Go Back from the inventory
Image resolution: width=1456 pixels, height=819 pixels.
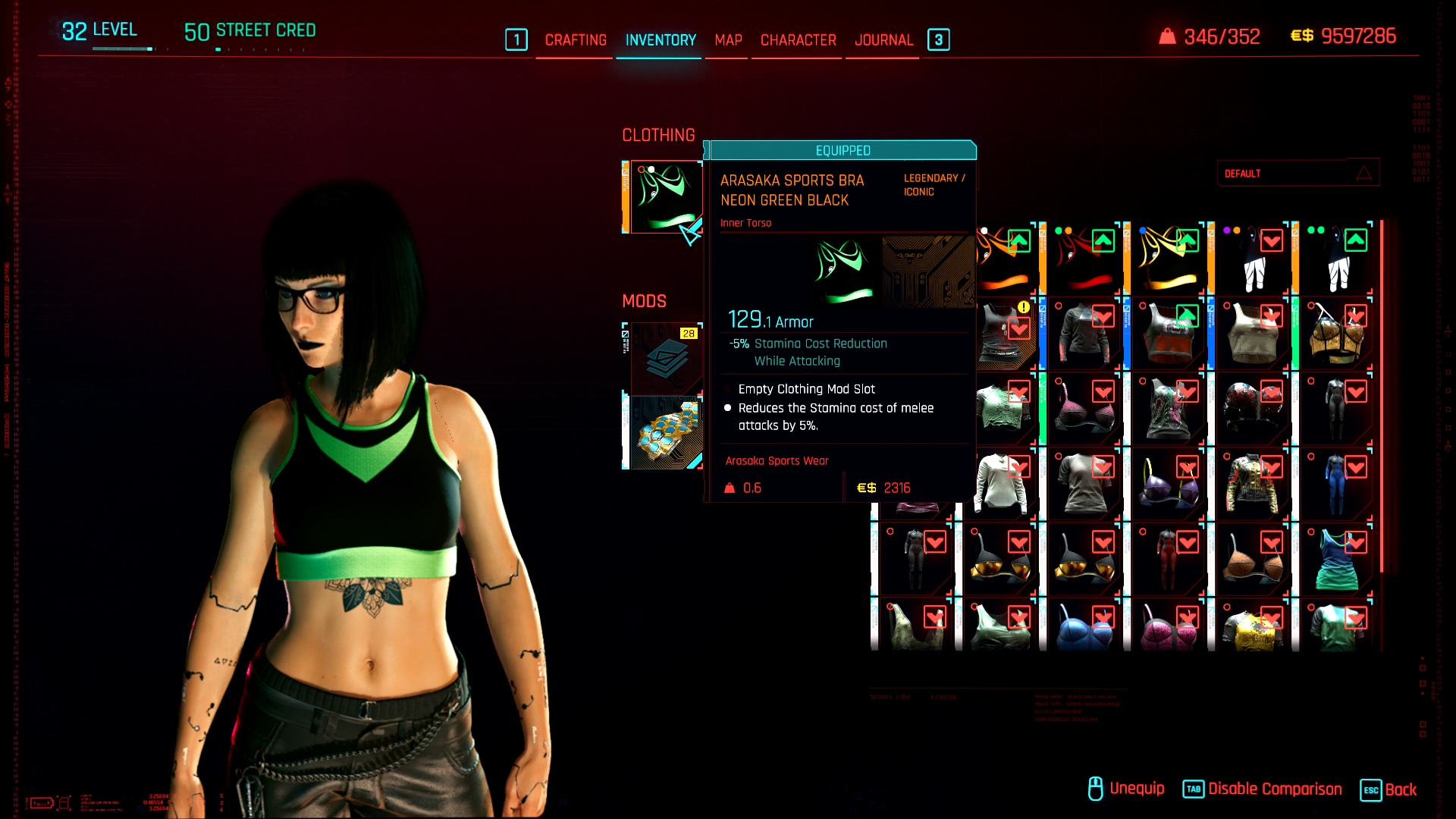point(1389,789)
